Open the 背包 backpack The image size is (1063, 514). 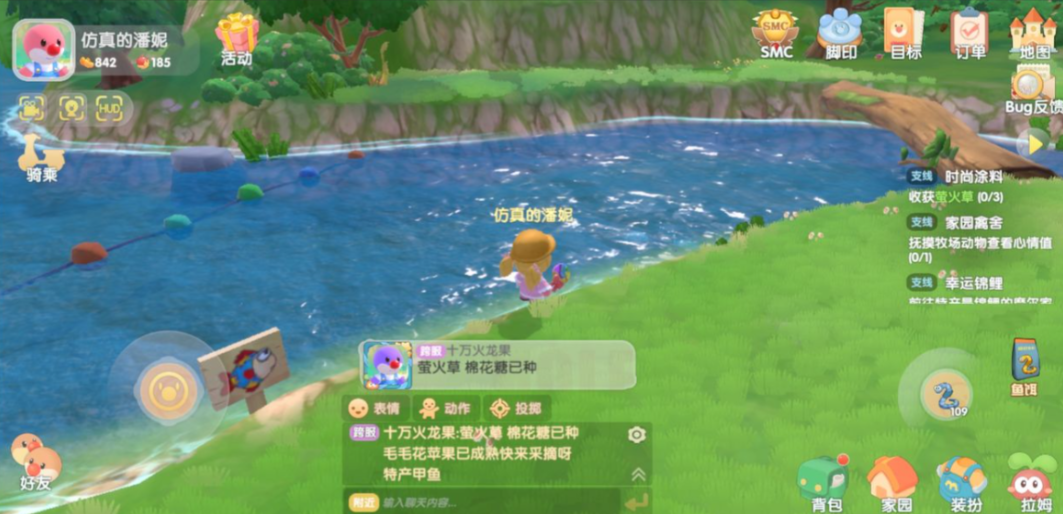click(x=824, y=482)
